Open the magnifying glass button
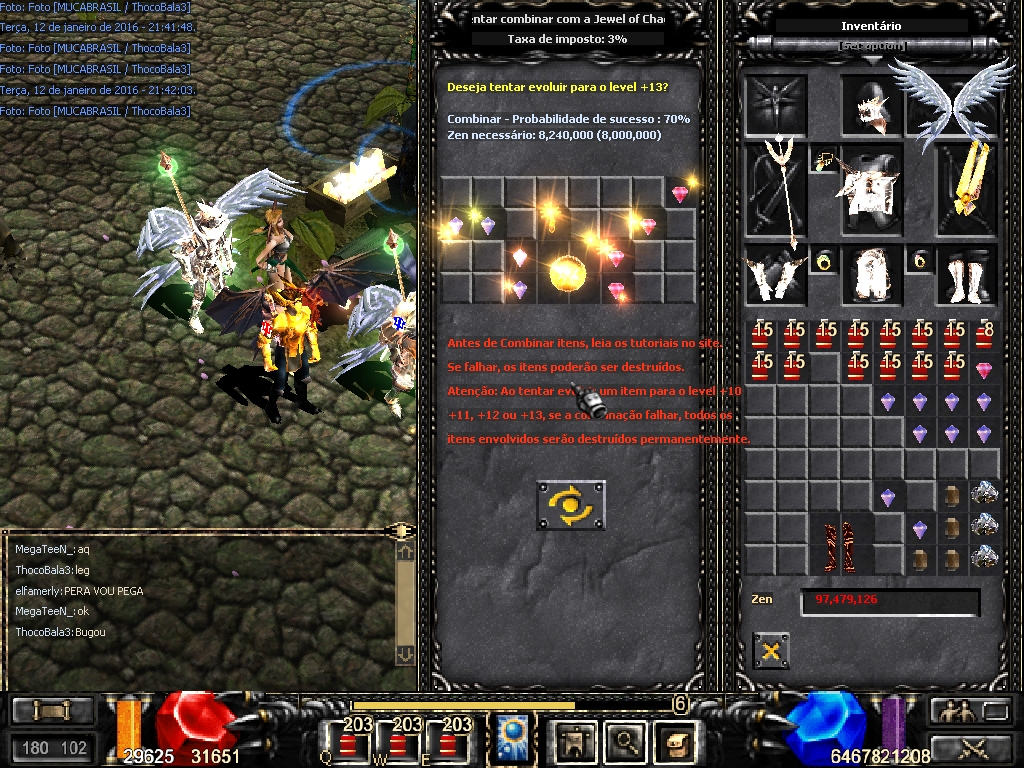This screenshot has width=1024, height=768. click(x=626, y=741)
